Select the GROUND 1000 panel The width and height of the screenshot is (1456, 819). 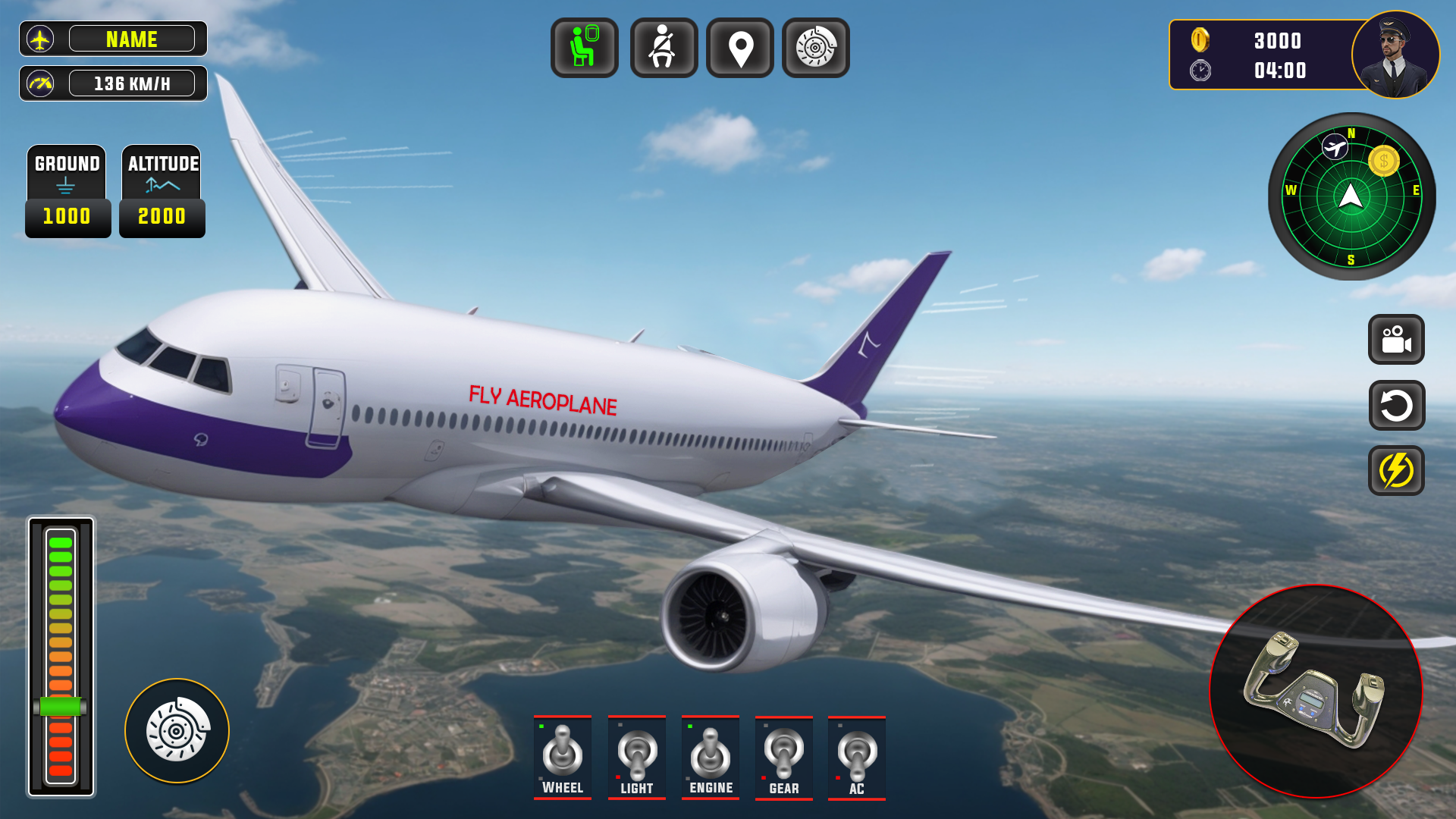click(x=67, y=191)
